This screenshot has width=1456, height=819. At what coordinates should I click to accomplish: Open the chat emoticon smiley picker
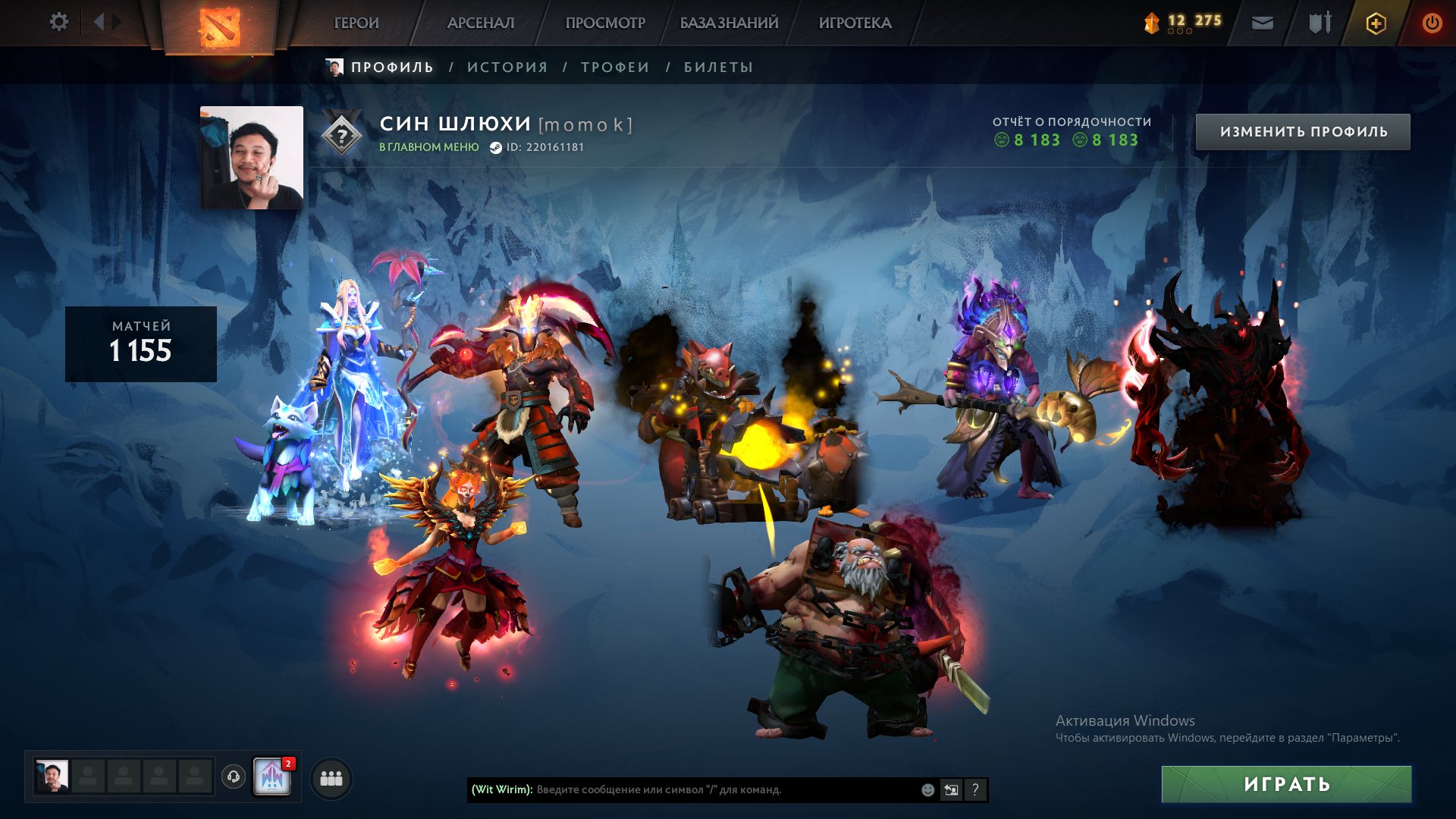point(927,789)
